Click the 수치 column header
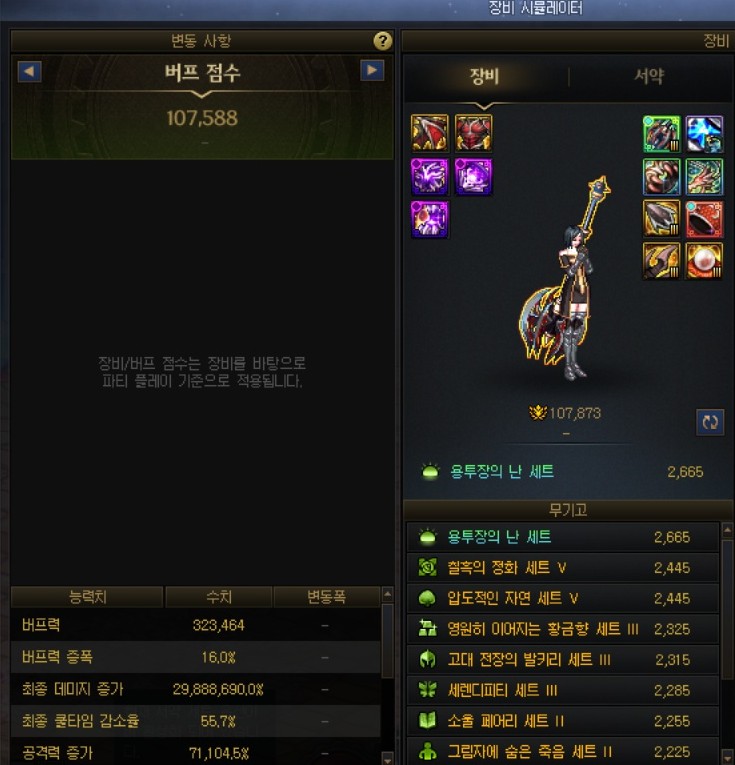 click(x=218, y=597)
